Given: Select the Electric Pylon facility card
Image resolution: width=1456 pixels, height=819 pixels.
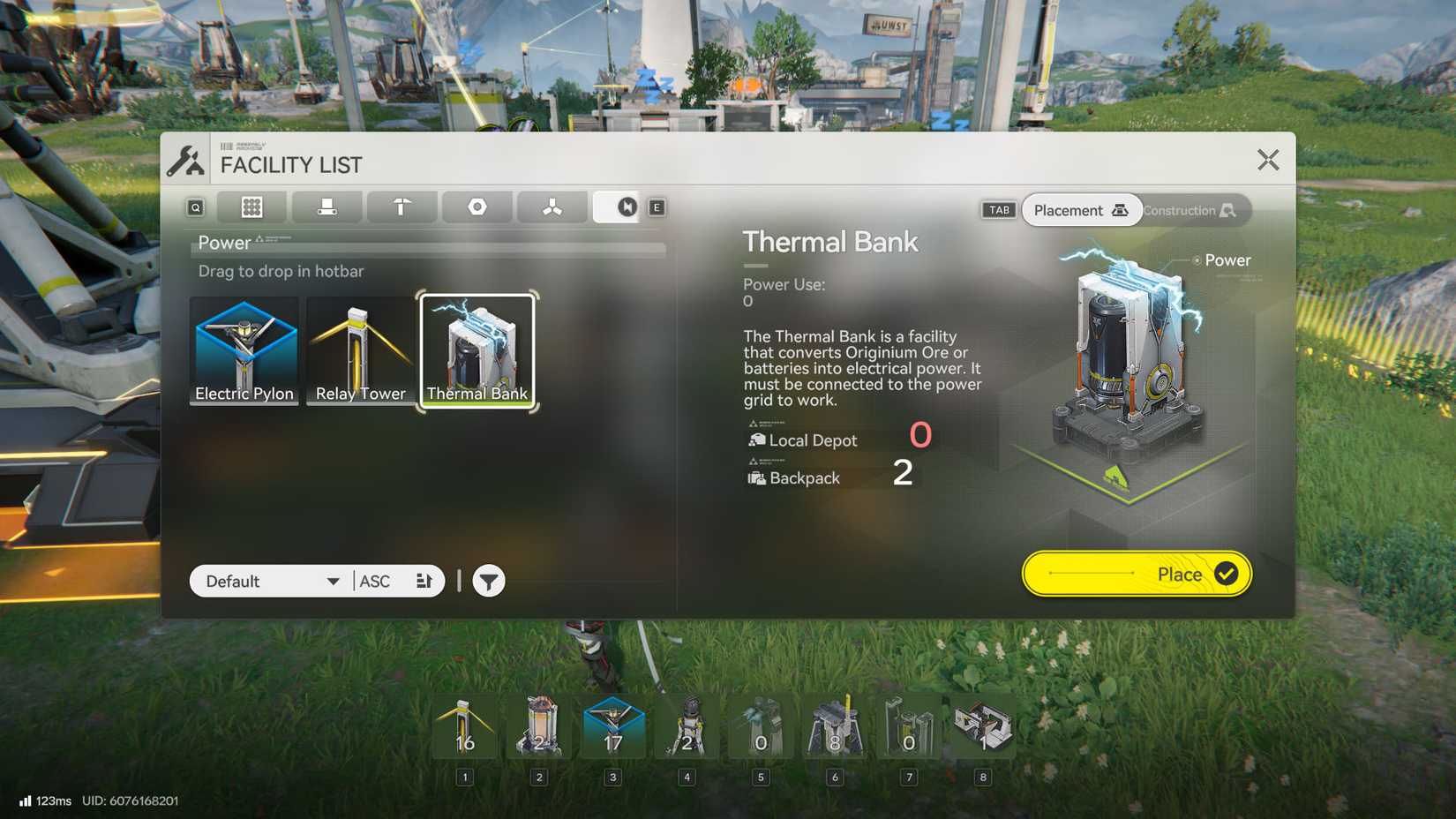Looking at the screenshot, I should [244, 350].
